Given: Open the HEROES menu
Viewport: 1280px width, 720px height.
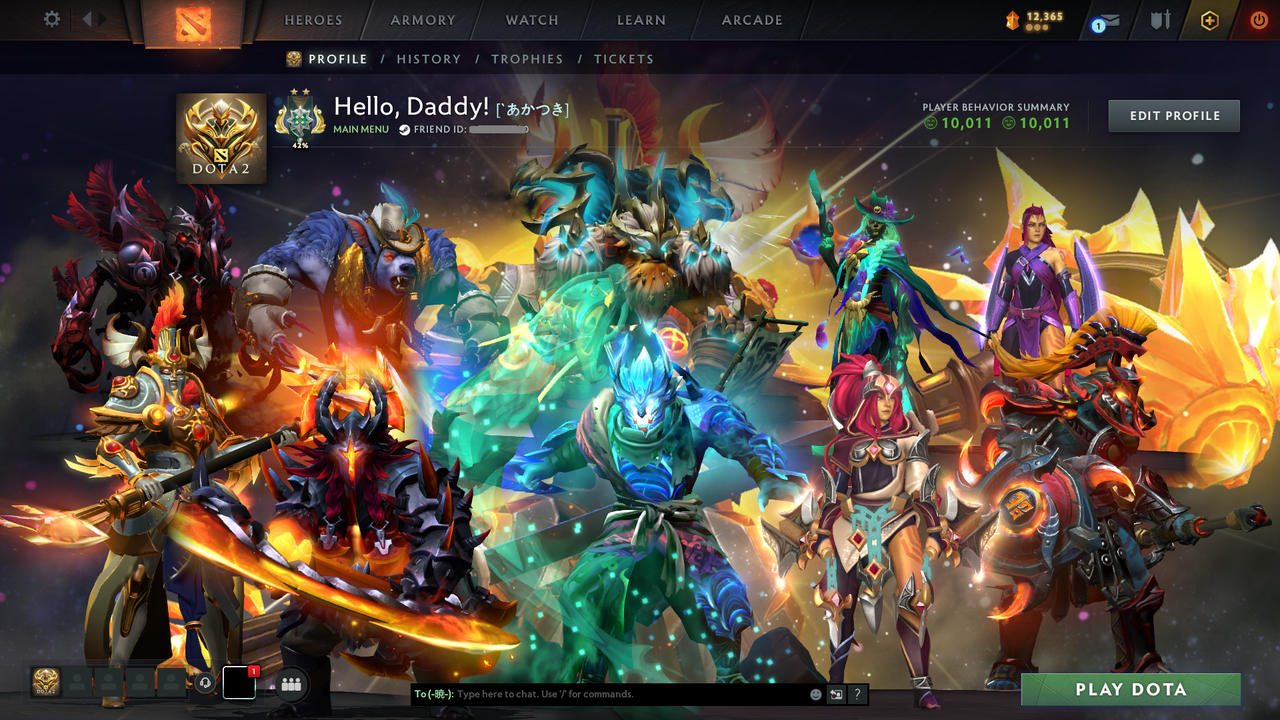Looking at the screenshot, I should 313,20.
